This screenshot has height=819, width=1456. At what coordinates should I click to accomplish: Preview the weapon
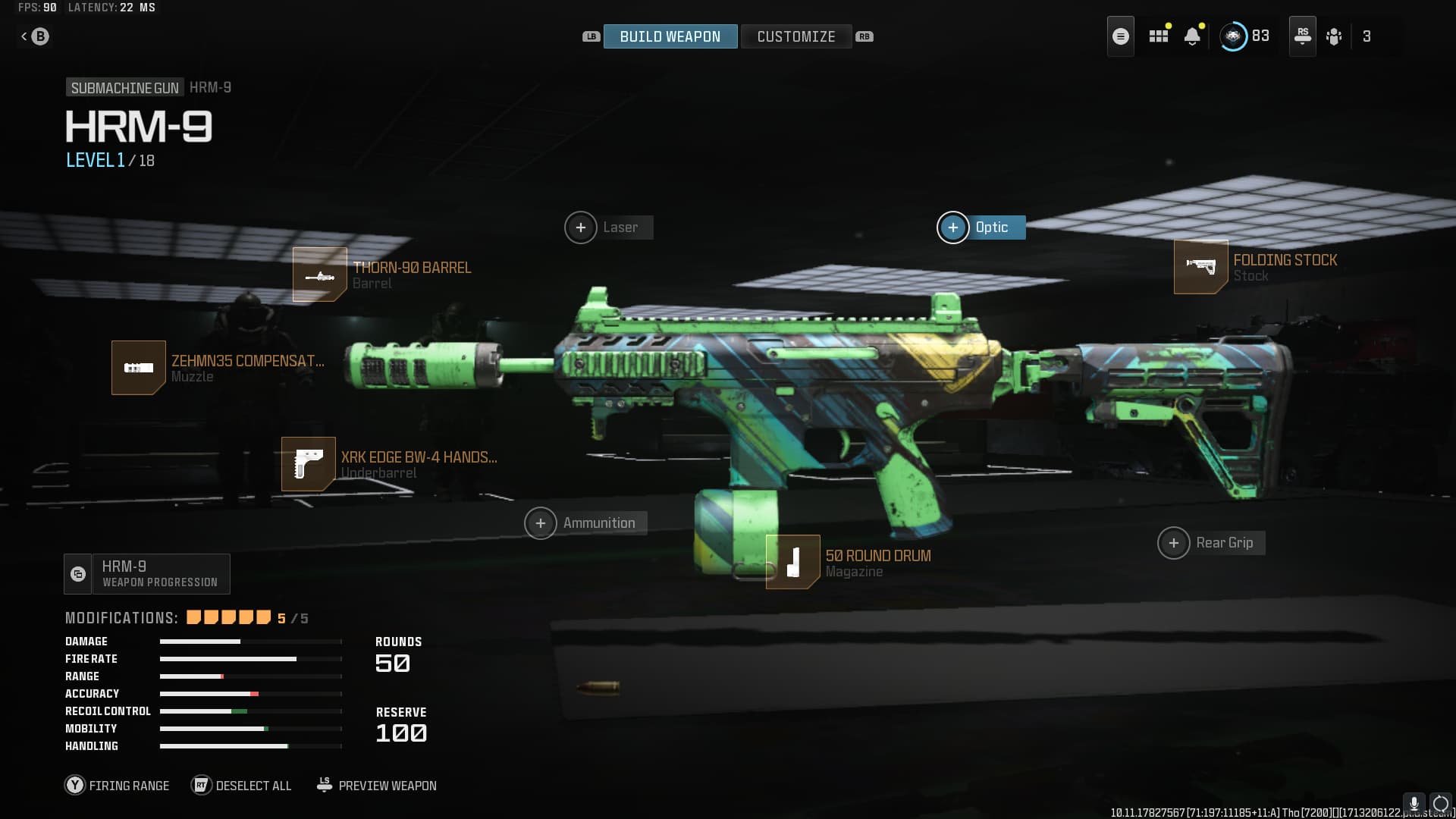tap(376, 786)
